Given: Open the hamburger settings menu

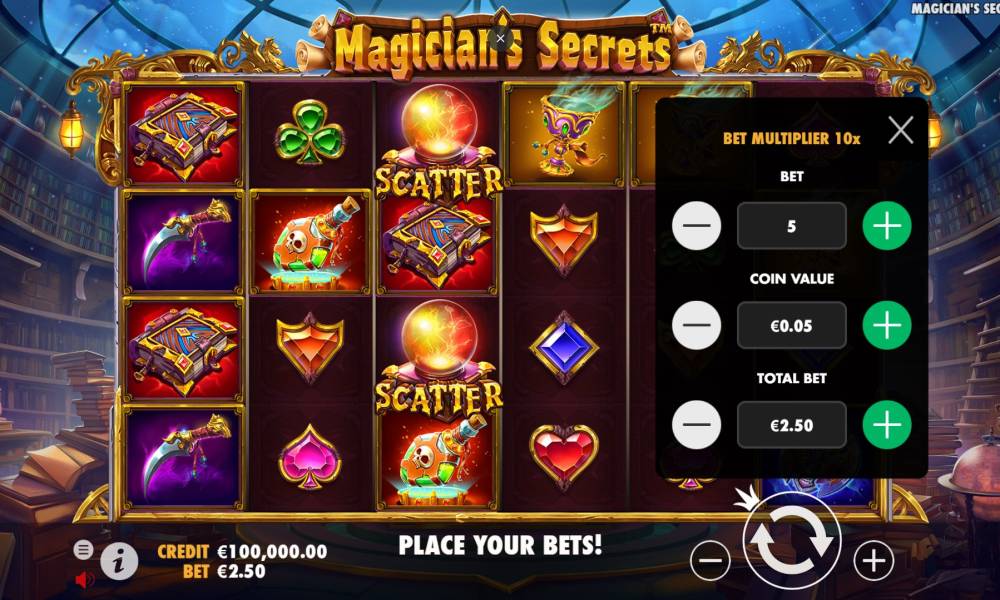Looking at the screenshot, I should click(84, 549).
